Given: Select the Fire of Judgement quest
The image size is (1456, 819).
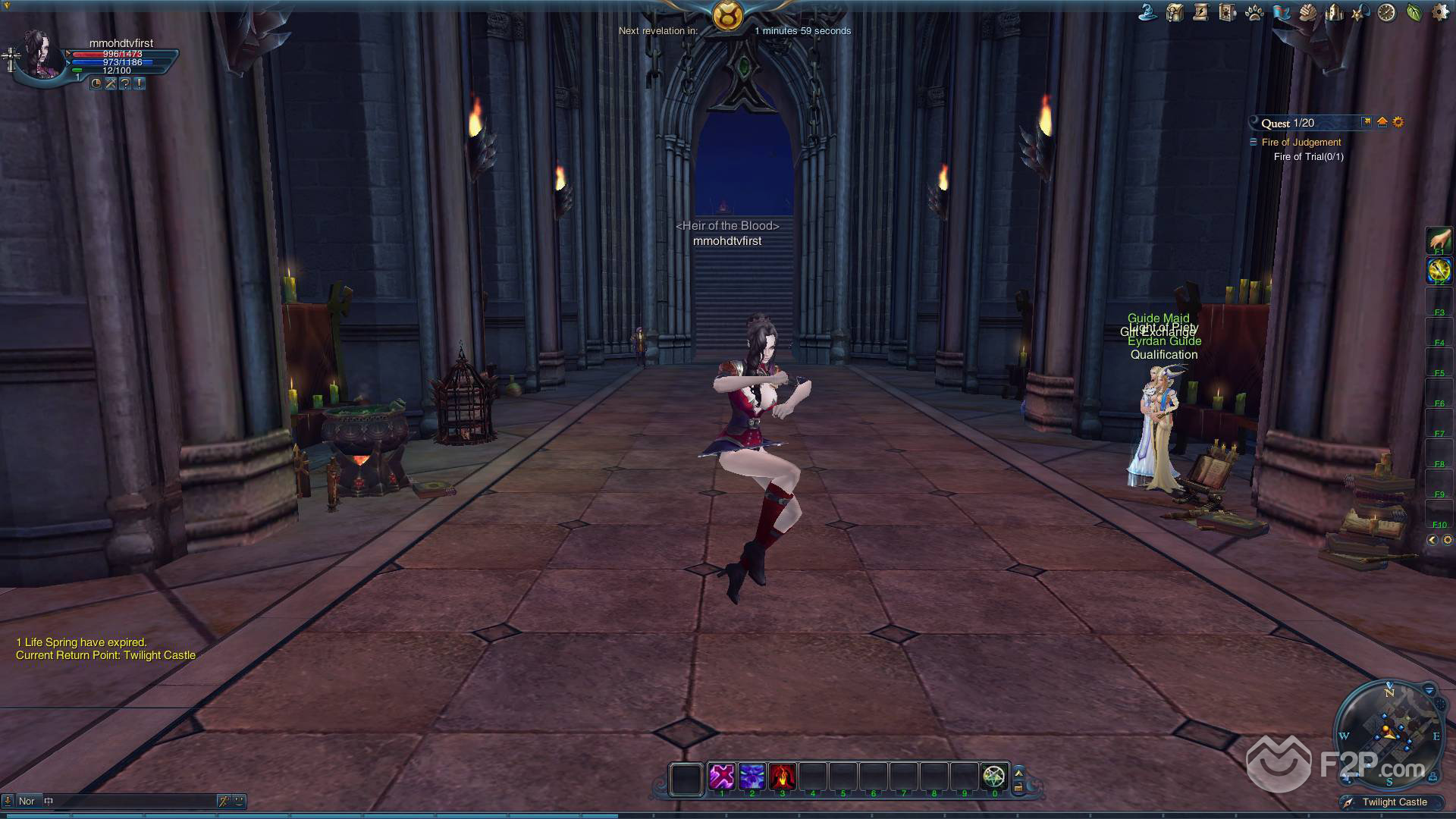Looking at the screenshot, I should [x=1301, y=143].
